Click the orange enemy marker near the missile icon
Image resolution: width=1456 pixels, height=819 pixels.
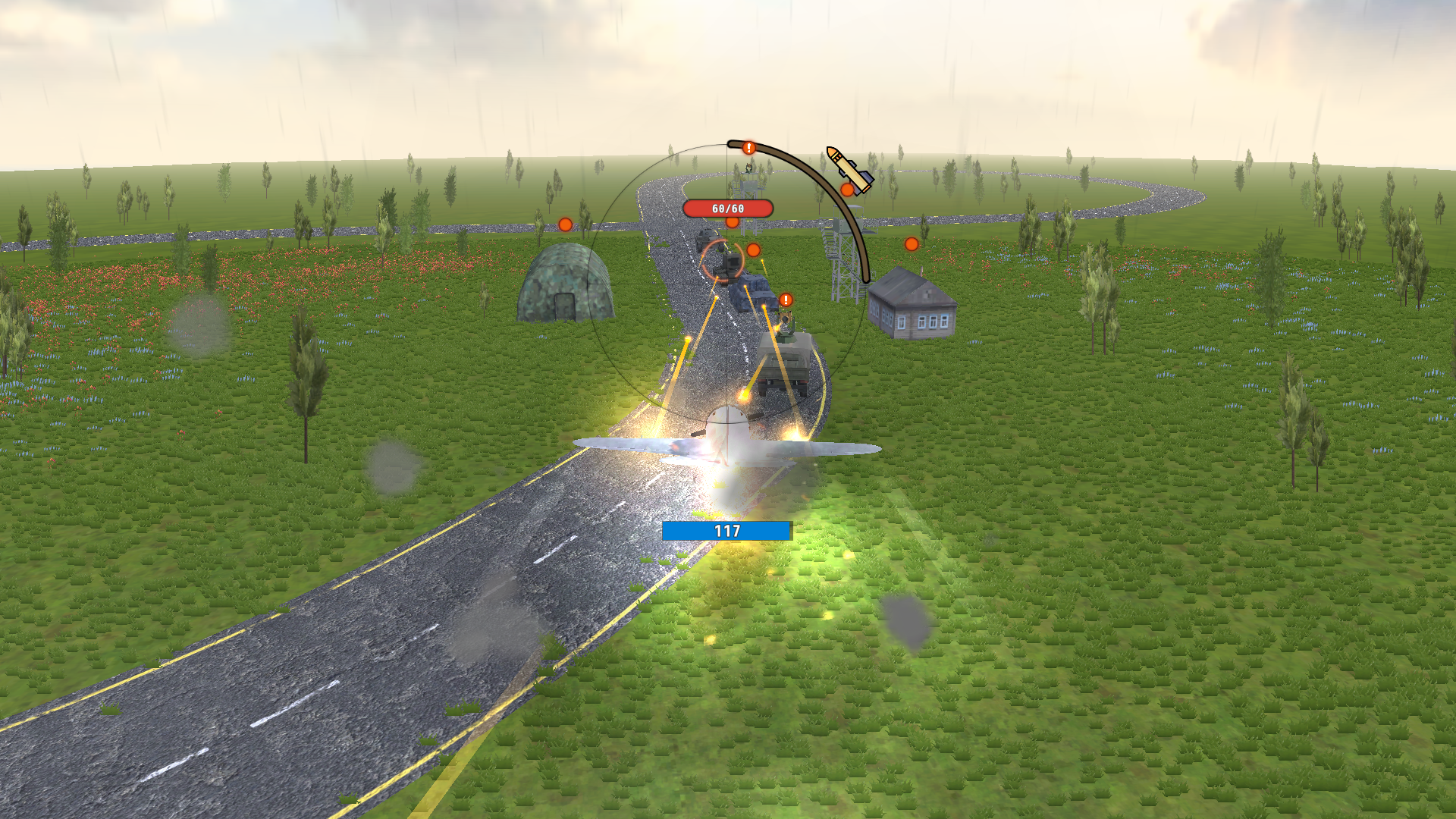tap(847, 190)
